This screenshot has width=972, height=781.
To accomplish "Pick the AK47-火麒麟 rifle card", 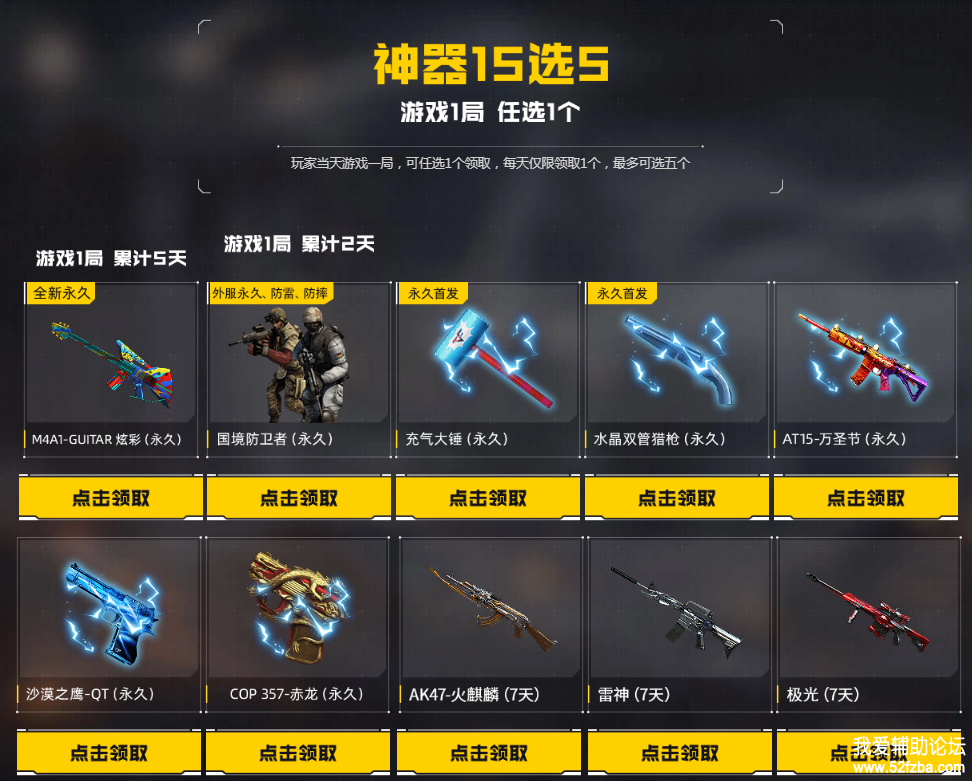I will pyautogui.click(x=489, y=622).
